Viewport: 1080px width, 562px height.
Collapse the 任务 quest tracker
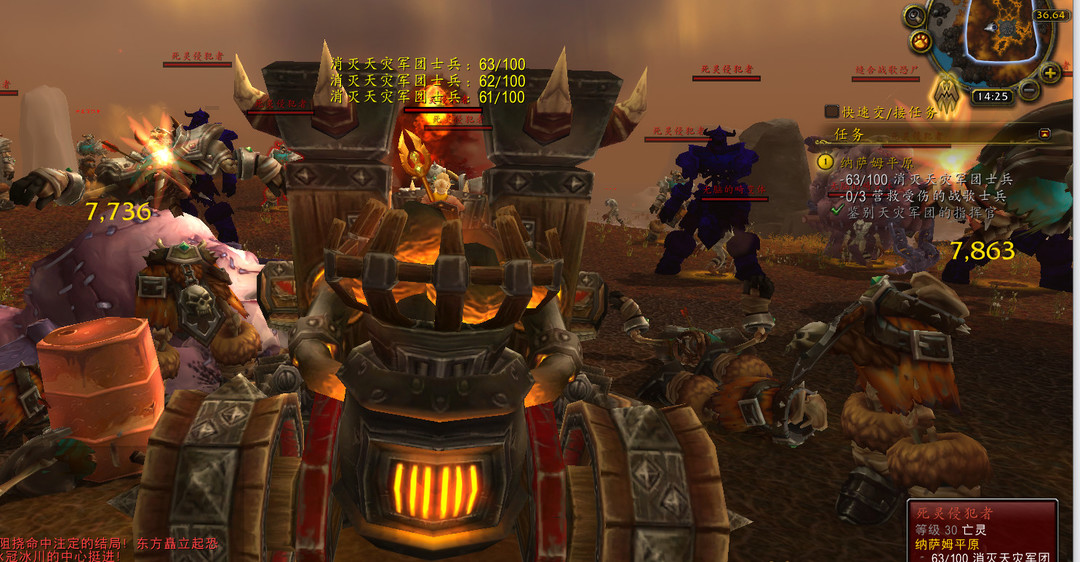pyautogui.click(x=1045, y=133)
